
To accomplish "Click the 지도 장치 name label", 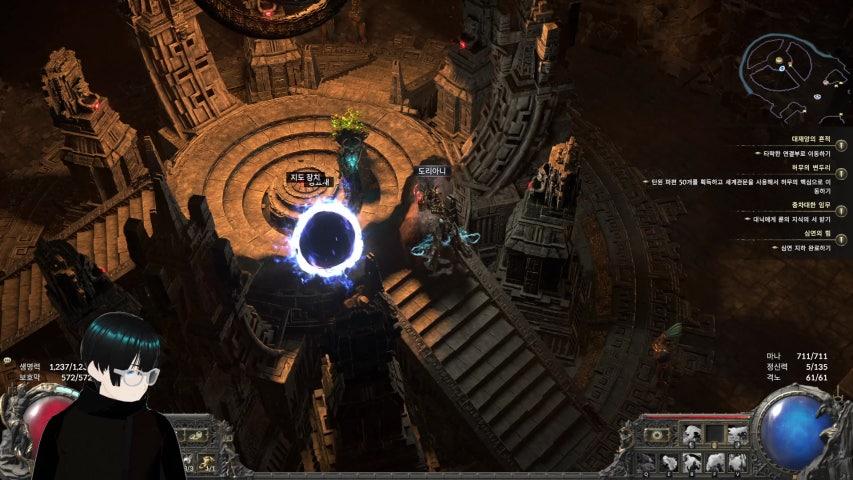I will [304, 177].
